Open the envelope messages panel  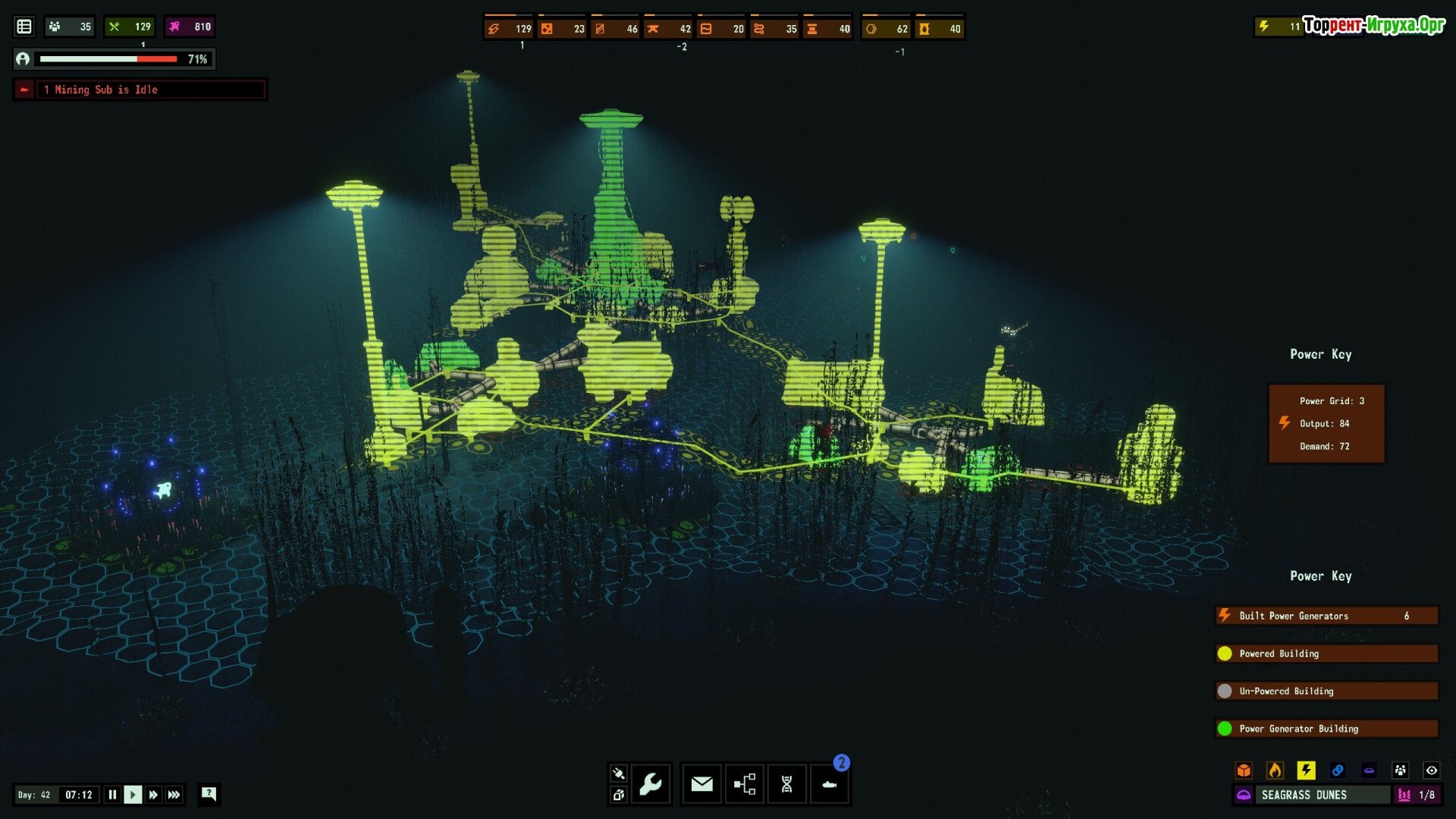click(701, 783)
